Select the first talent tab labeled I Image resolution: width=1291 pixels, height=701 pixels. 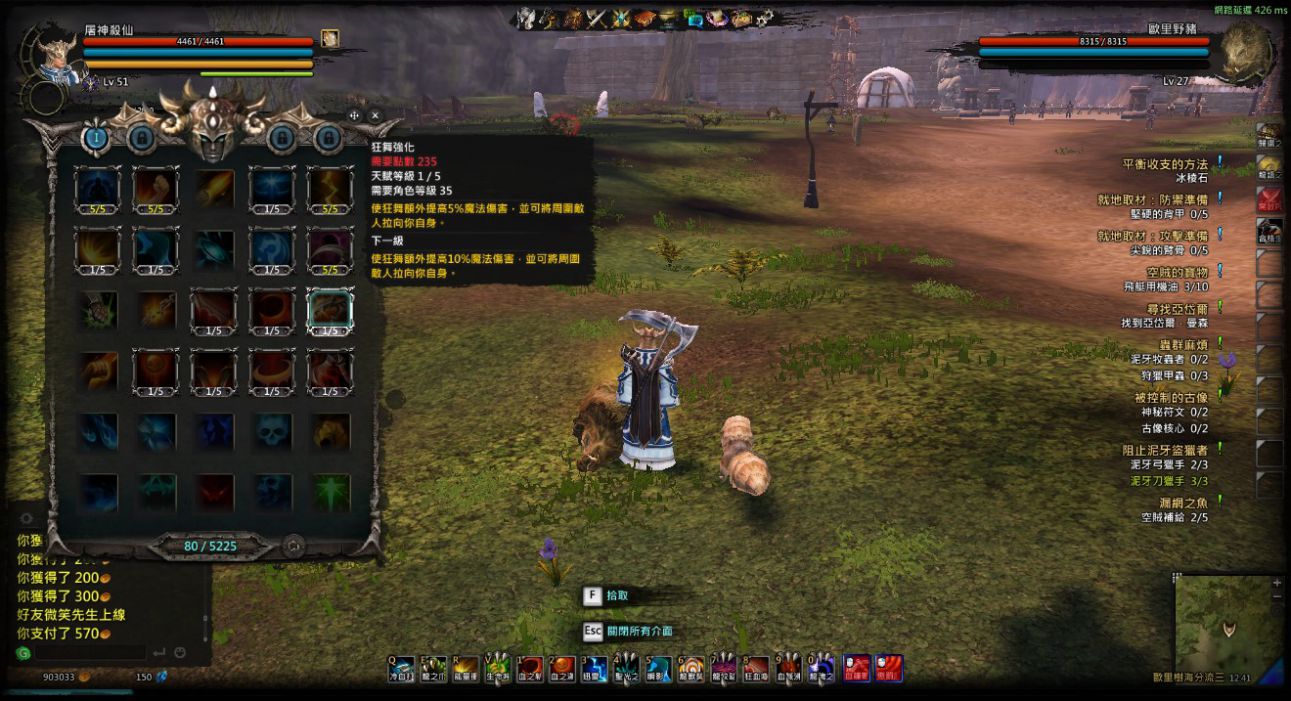[x=96, y=138]
